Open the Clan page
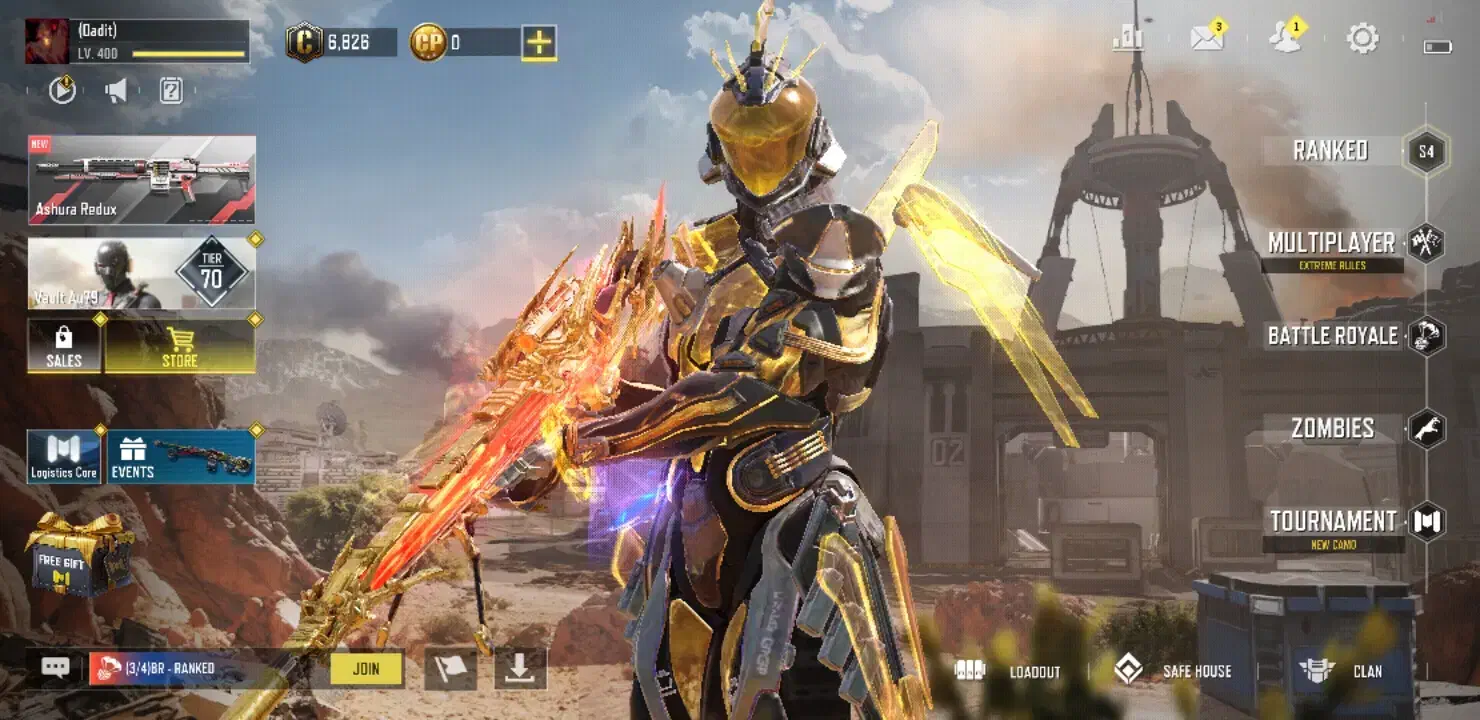This screenshot has height=720, width=1480. pyautogui.click(x=1341, y=671)
